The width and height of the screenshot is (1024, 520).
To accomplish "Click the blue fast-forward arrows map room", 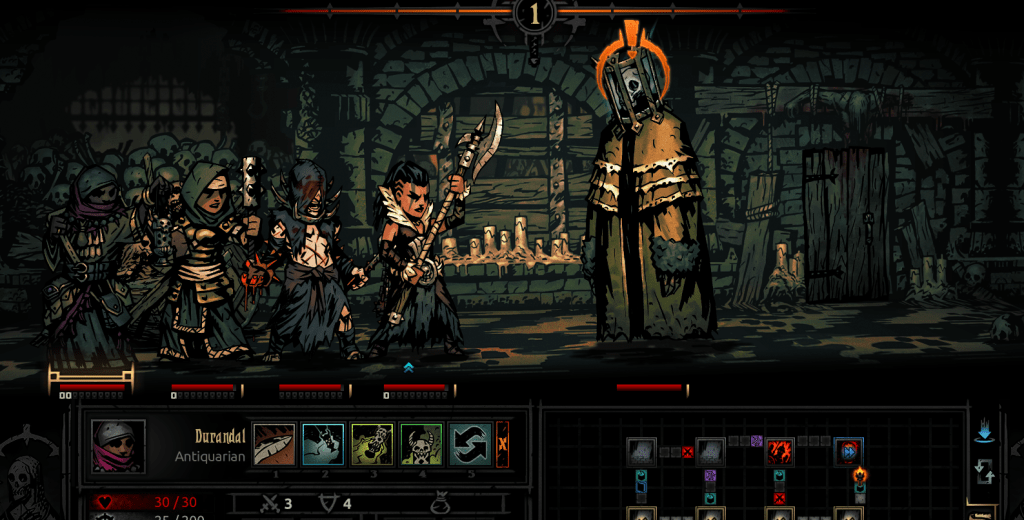I will click(848, 452).
